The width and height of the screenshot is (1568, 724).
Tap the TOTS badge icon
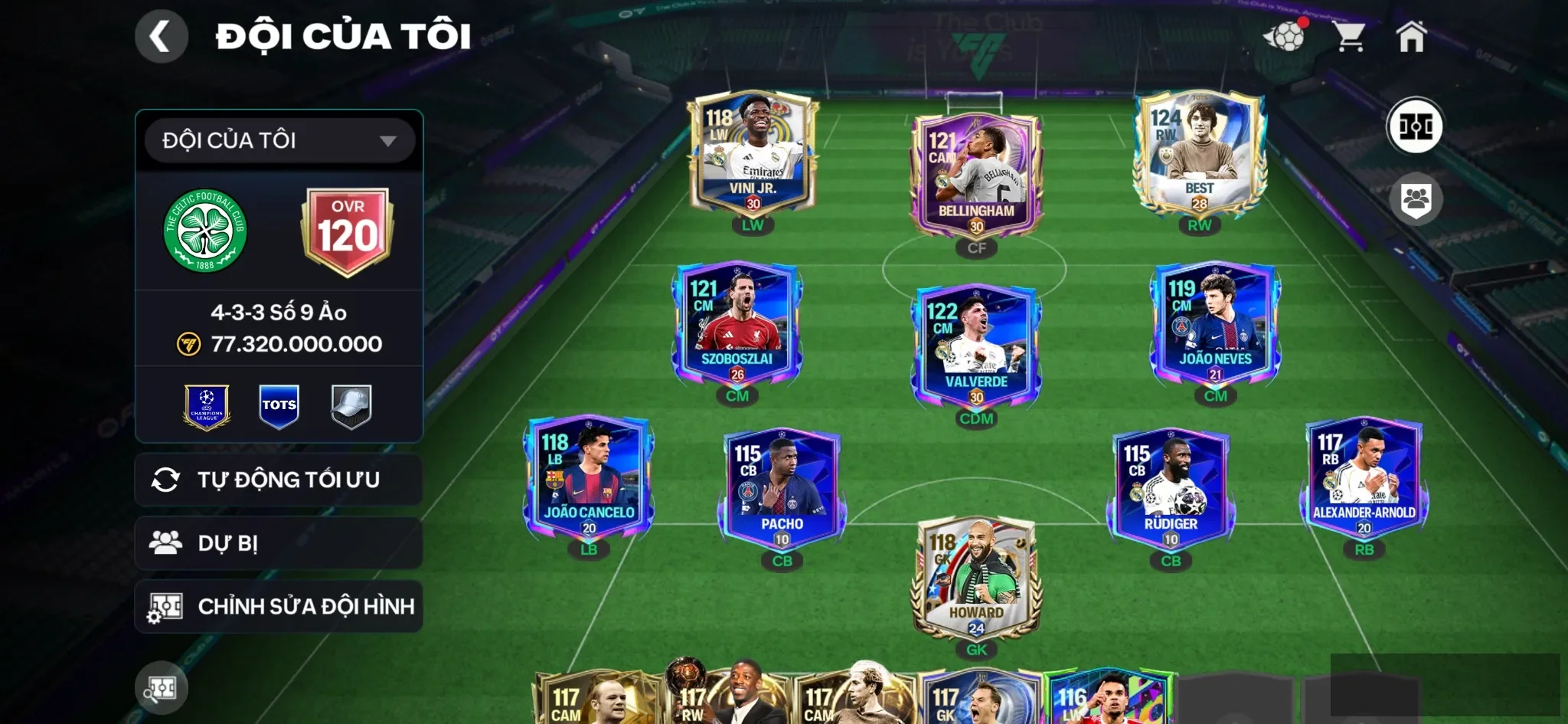click(x=279, y=405)
